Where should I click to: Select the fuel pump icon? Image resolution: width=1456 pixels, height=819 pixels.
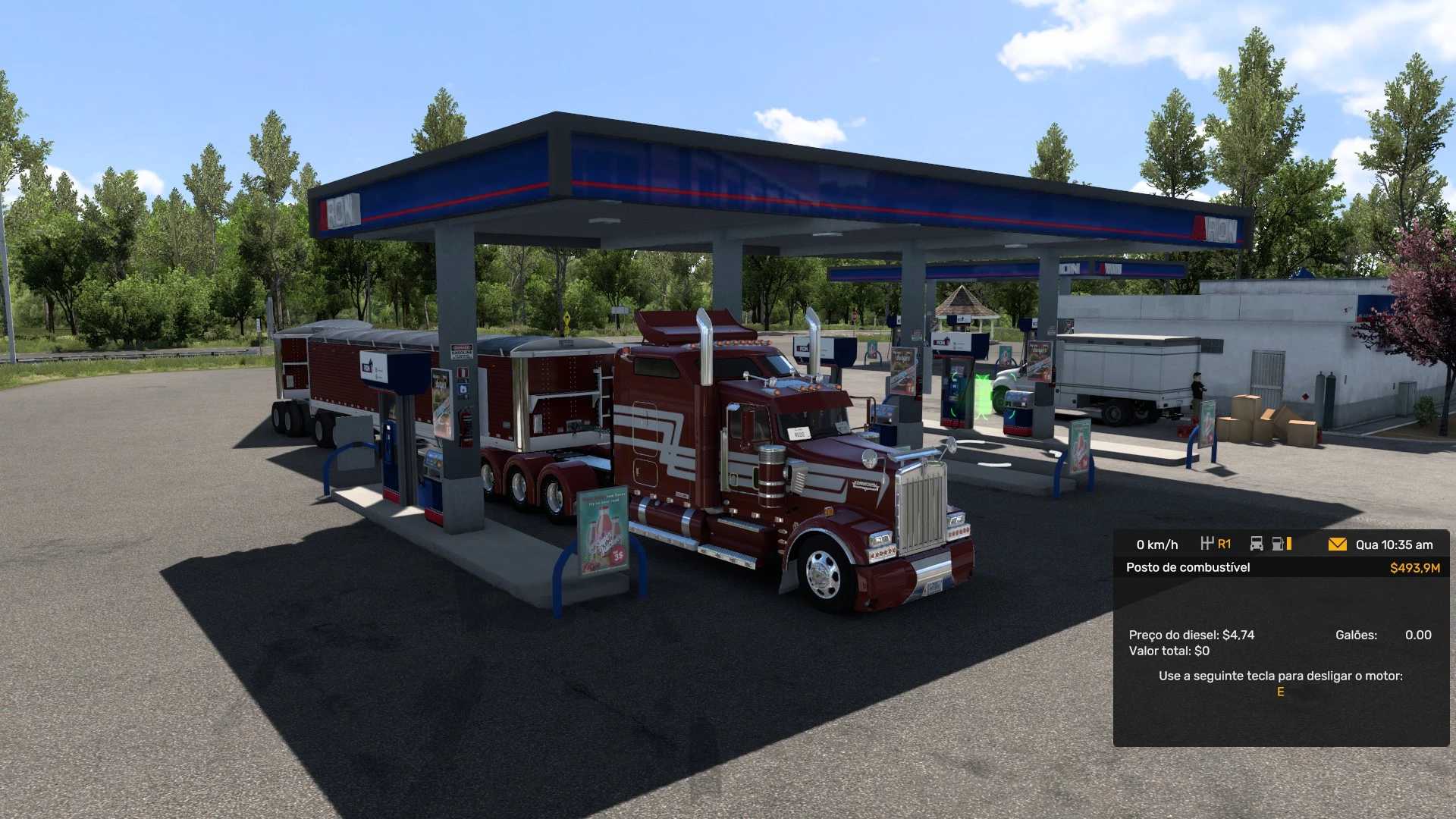pyautogui.click(x=1279, y=544)
